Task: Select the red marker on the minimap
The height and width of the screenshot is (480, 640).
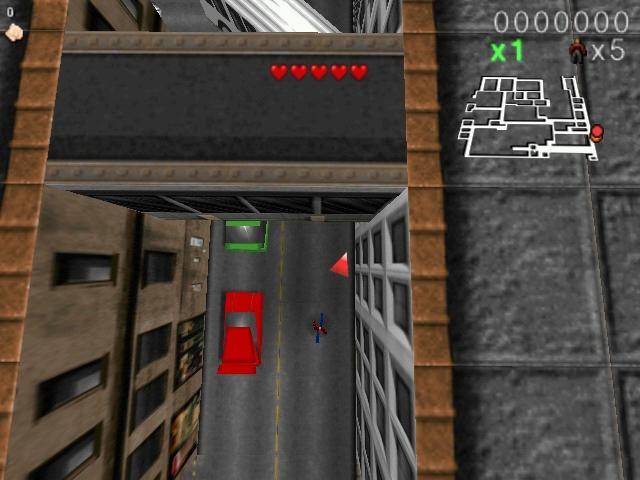Action: pyautogui.click(x=597, y=131)
